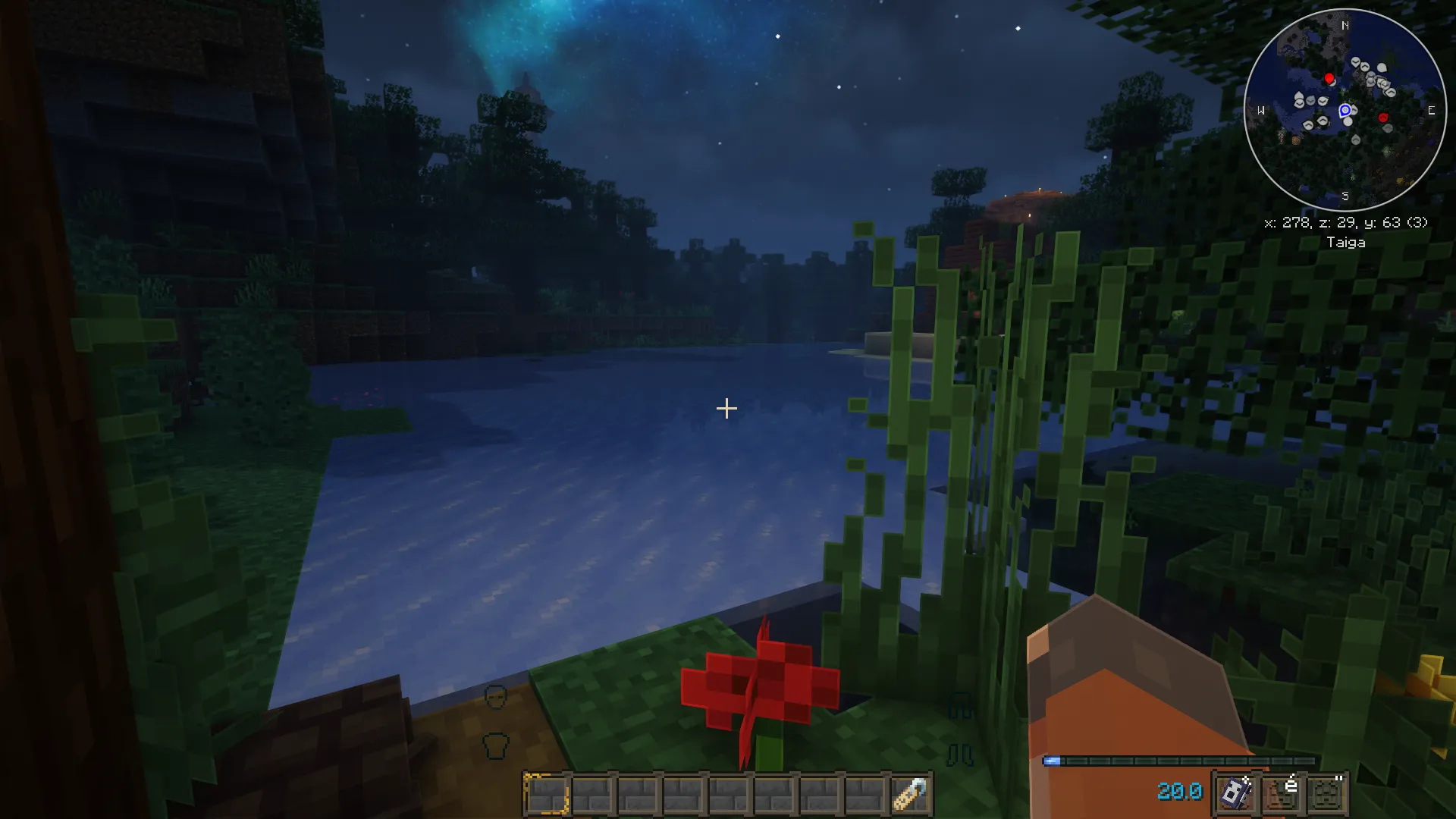
Task: Select the E compass letter on the minimap
Action: tap(1431, 110)
